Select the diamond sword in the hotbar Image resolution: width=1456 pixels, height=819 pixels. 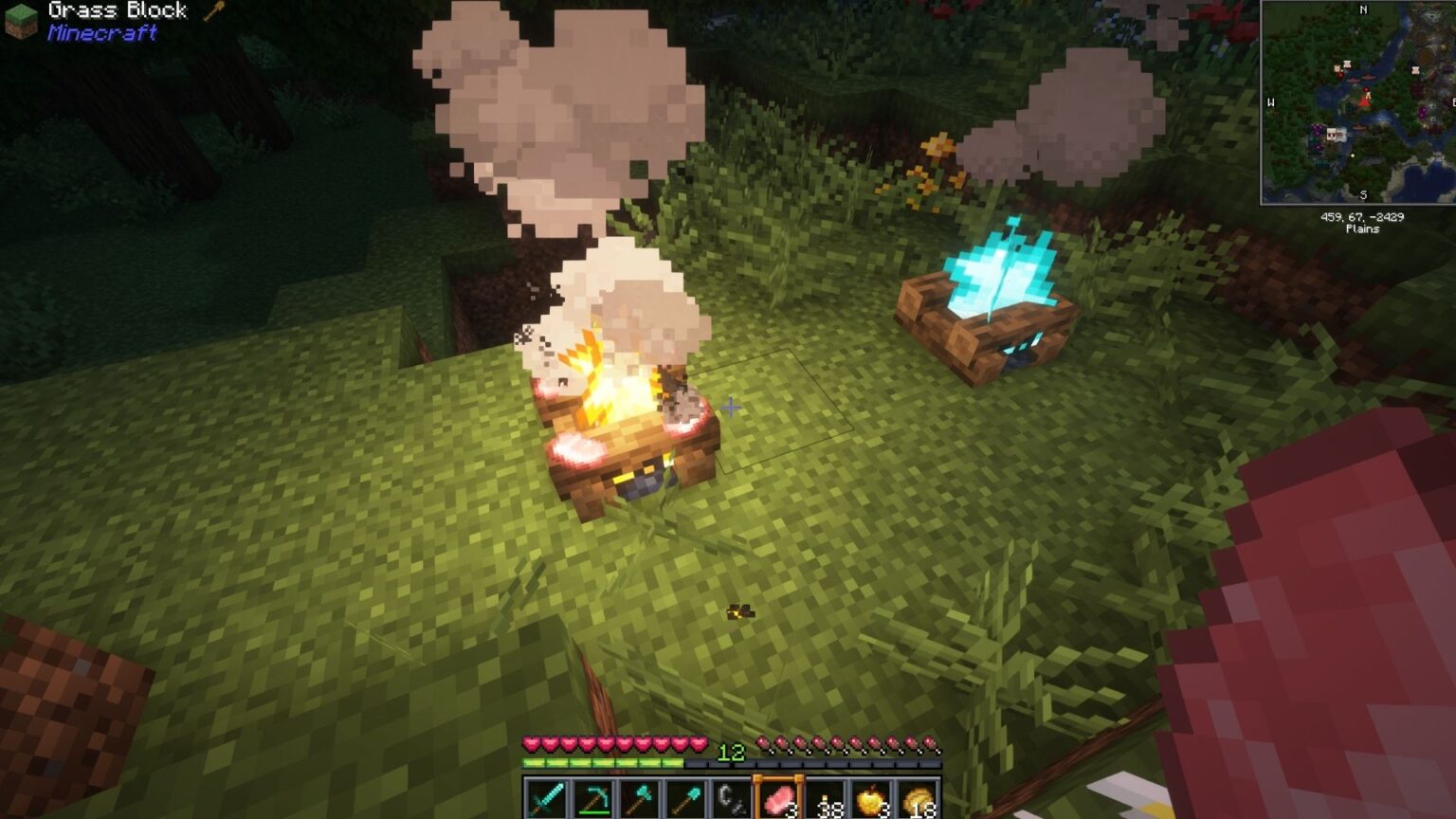click(544, 797)
